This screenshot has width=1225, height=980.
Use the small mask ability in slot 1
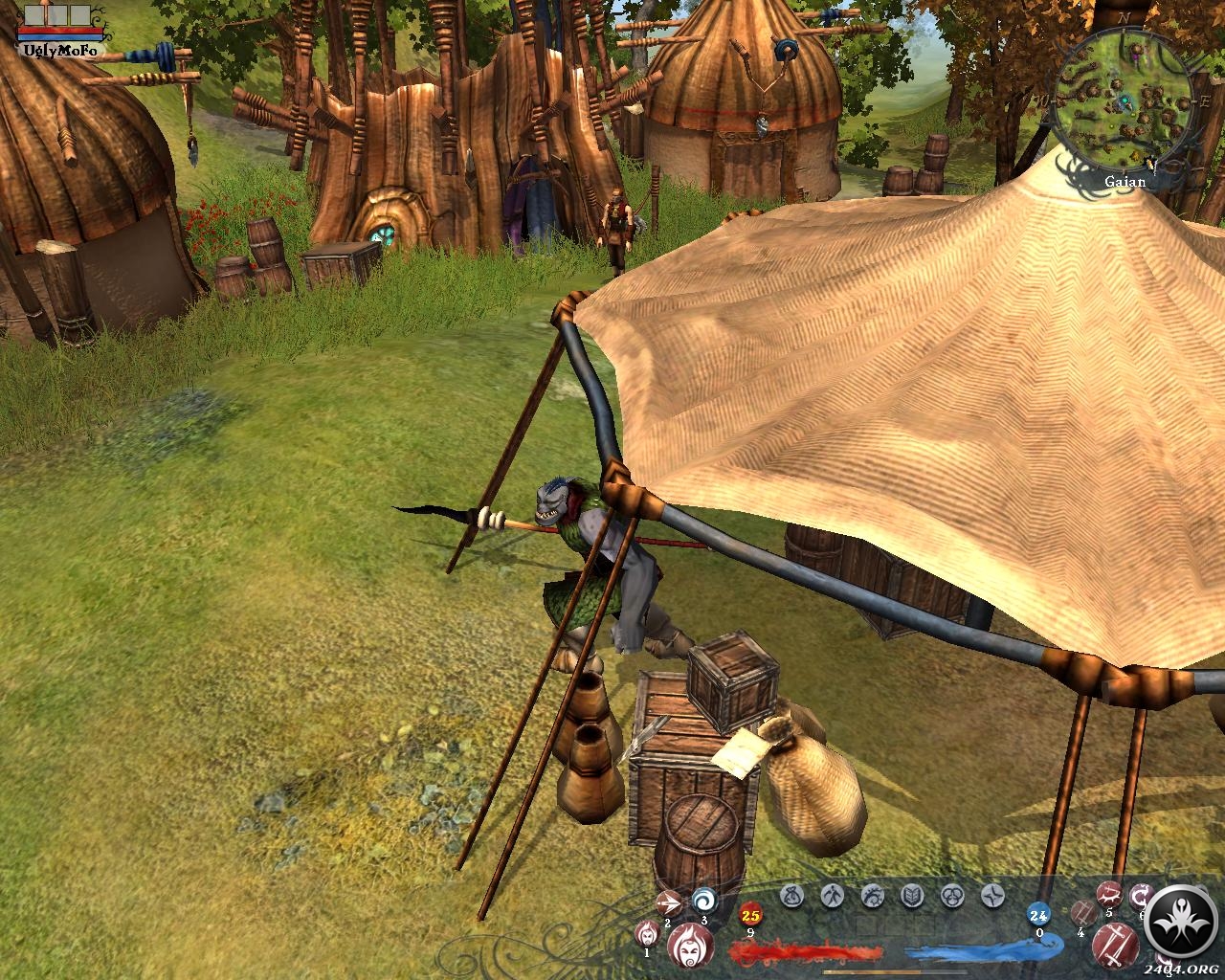pyautogui.click(x=648, y=931)
